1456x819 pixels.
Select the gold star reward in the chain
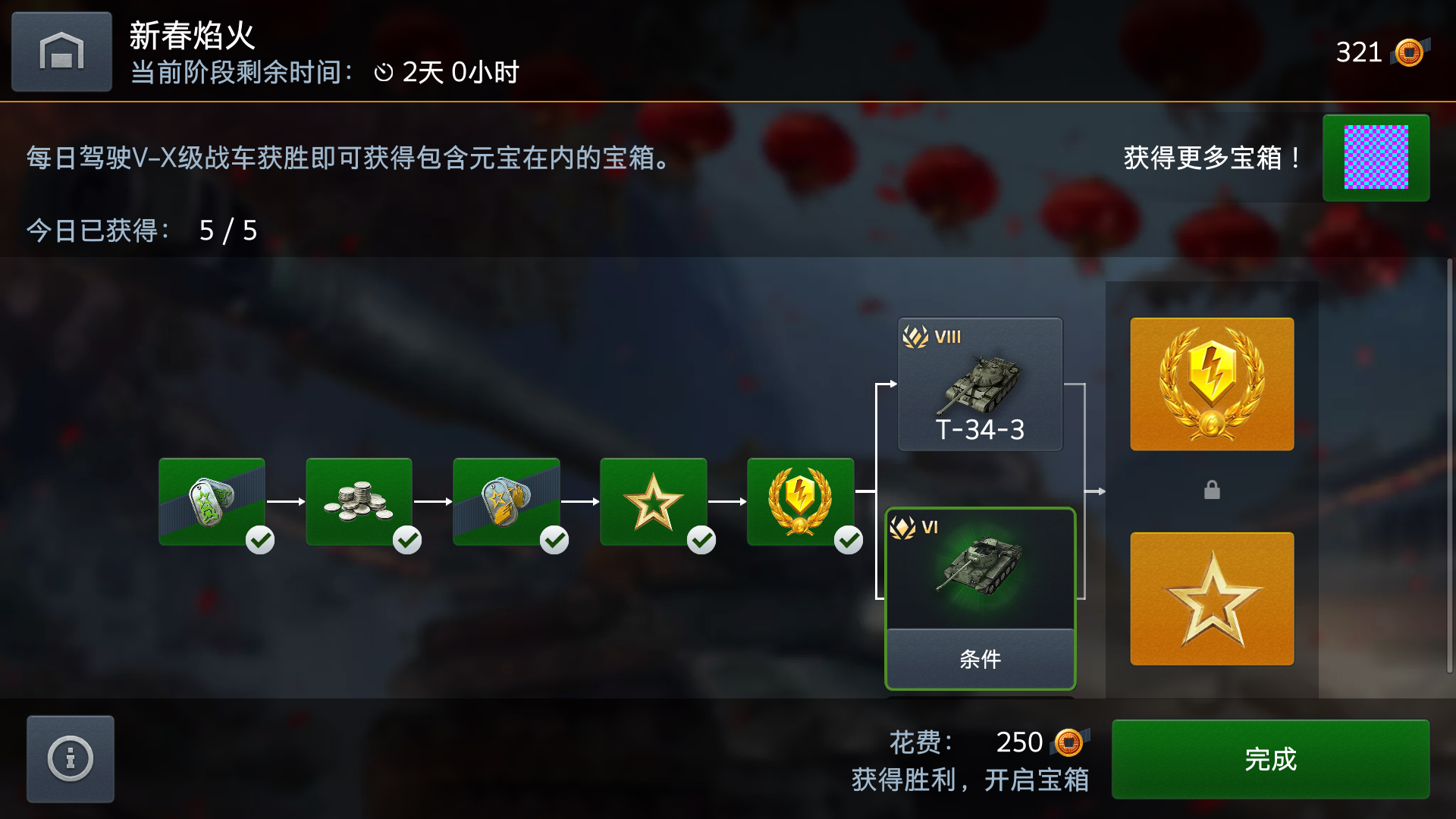tap(654, 500)
